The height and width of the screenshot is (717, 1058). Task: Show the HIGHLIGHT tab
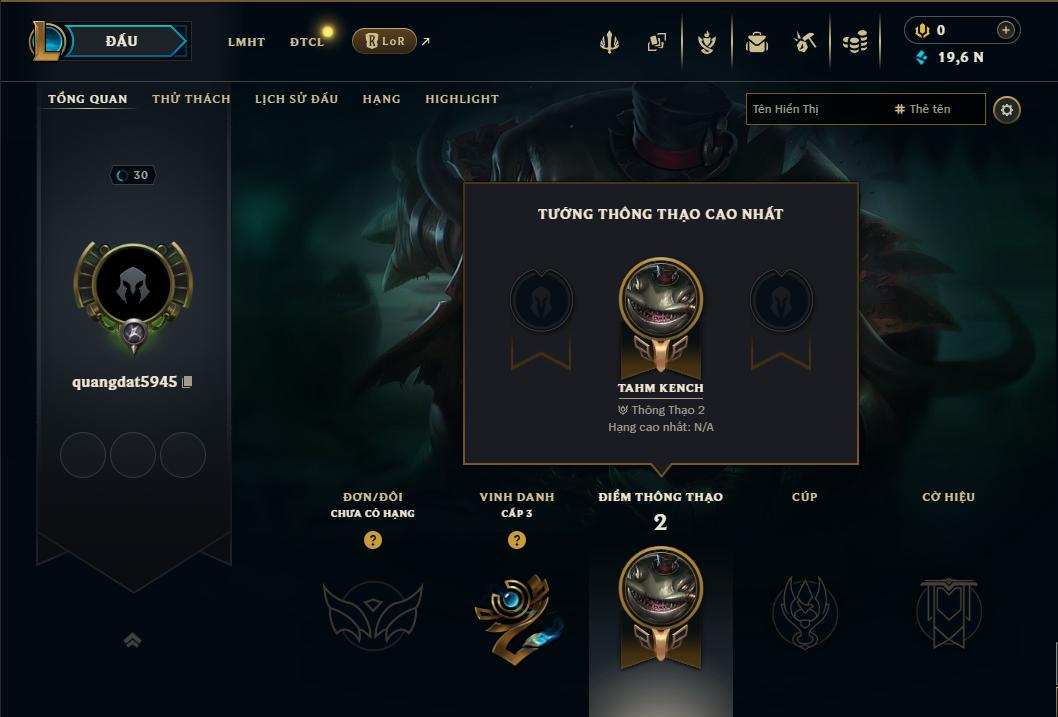[461, 99]
